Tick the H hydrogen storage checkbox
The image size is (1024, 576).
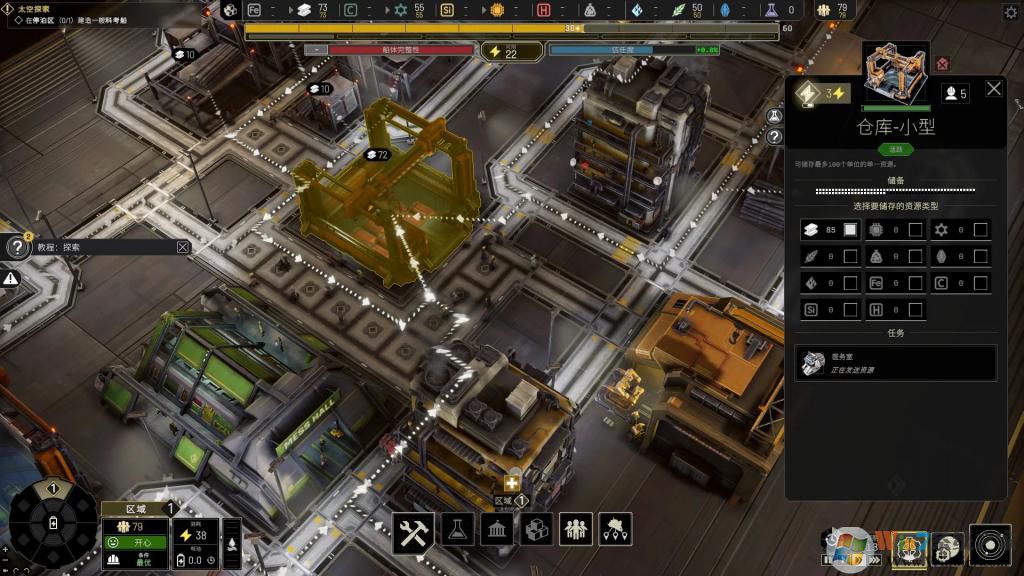pyautogui.click(x=915, y=310)
